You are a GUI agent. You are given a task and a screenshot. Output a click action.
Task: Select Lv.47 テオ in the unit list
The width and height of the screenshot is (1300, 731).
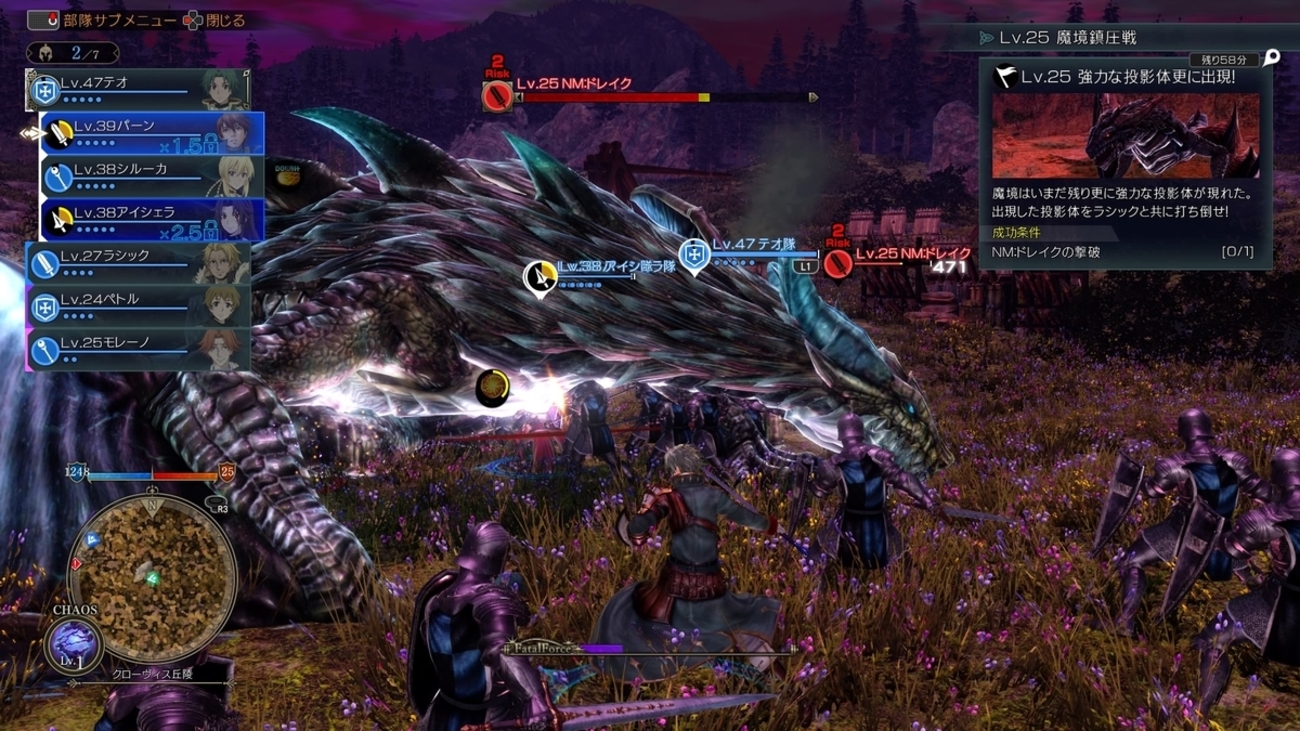pyautogui.click(x=138, y=90)
